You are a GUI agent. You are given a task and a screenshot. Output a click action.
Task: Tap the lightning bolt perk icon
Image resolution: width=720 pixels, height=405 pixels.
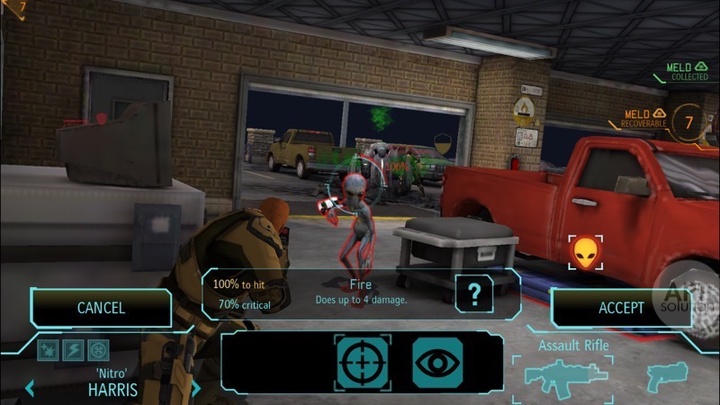74,350
